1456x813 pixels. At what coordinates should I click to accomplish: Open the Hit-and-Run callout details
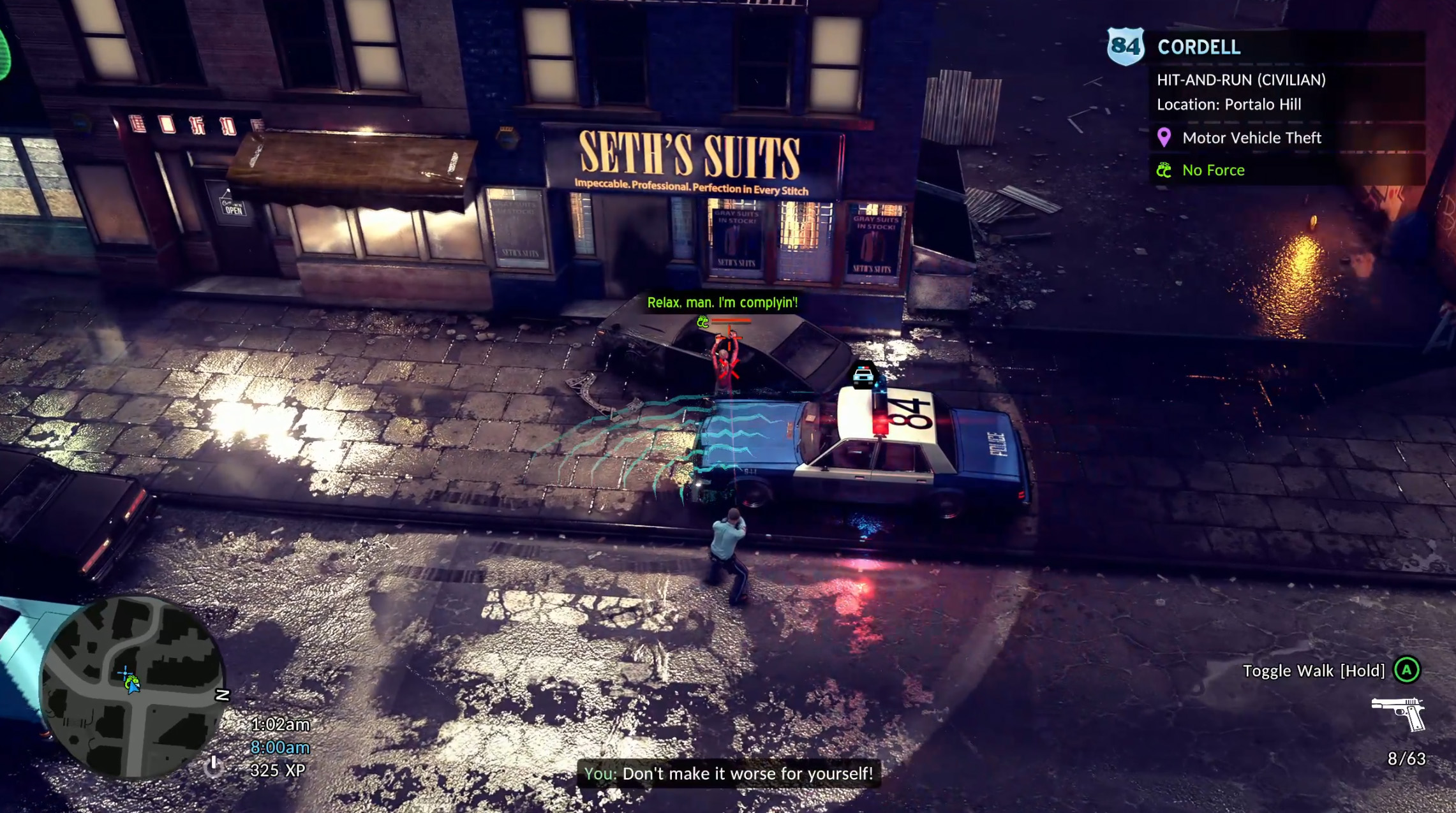pos(1241,80)
